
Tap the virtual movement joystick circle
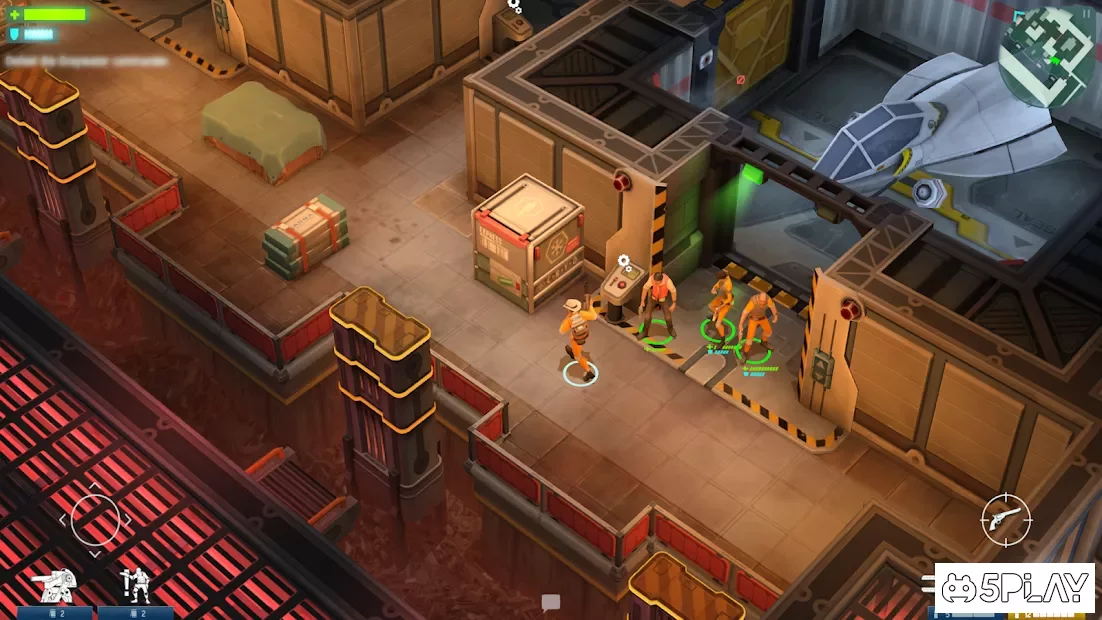[x=95, y=520]
